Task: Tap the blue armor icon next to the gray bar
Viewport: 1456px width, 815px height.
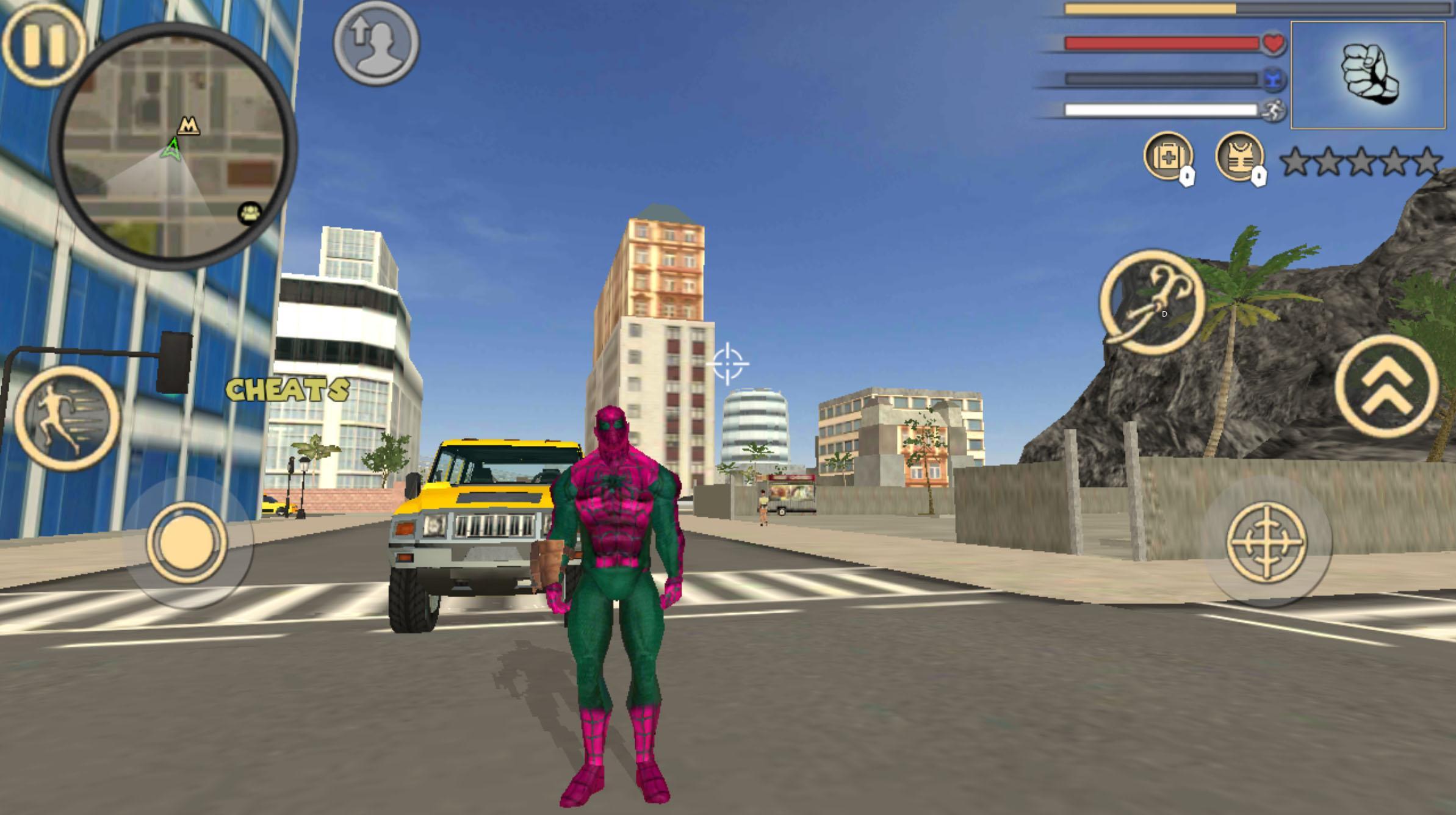Action: [1274, 78]
